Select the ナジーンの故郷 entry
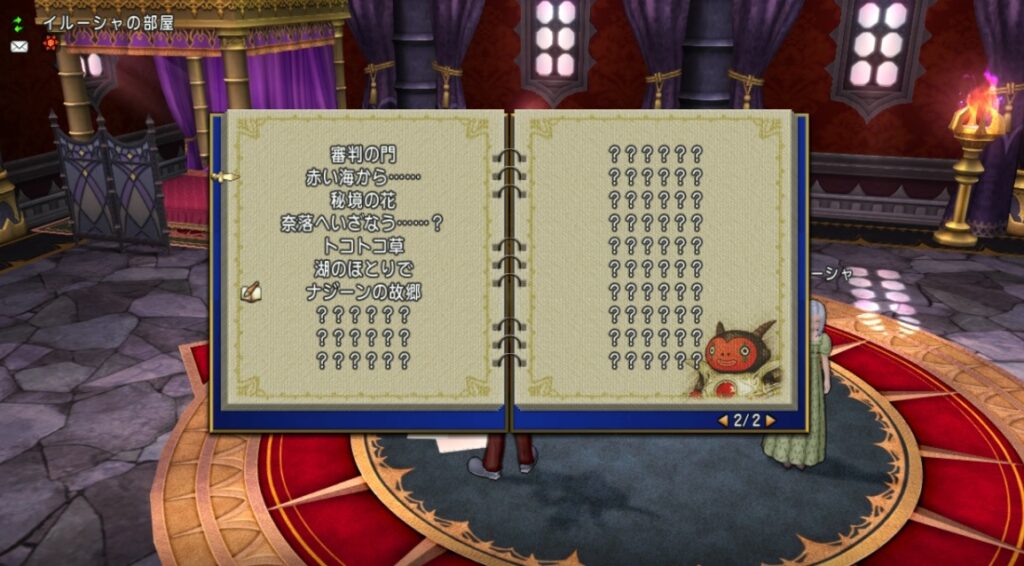Viewport: 1024px width, 566px height. (x=363, y=292)
